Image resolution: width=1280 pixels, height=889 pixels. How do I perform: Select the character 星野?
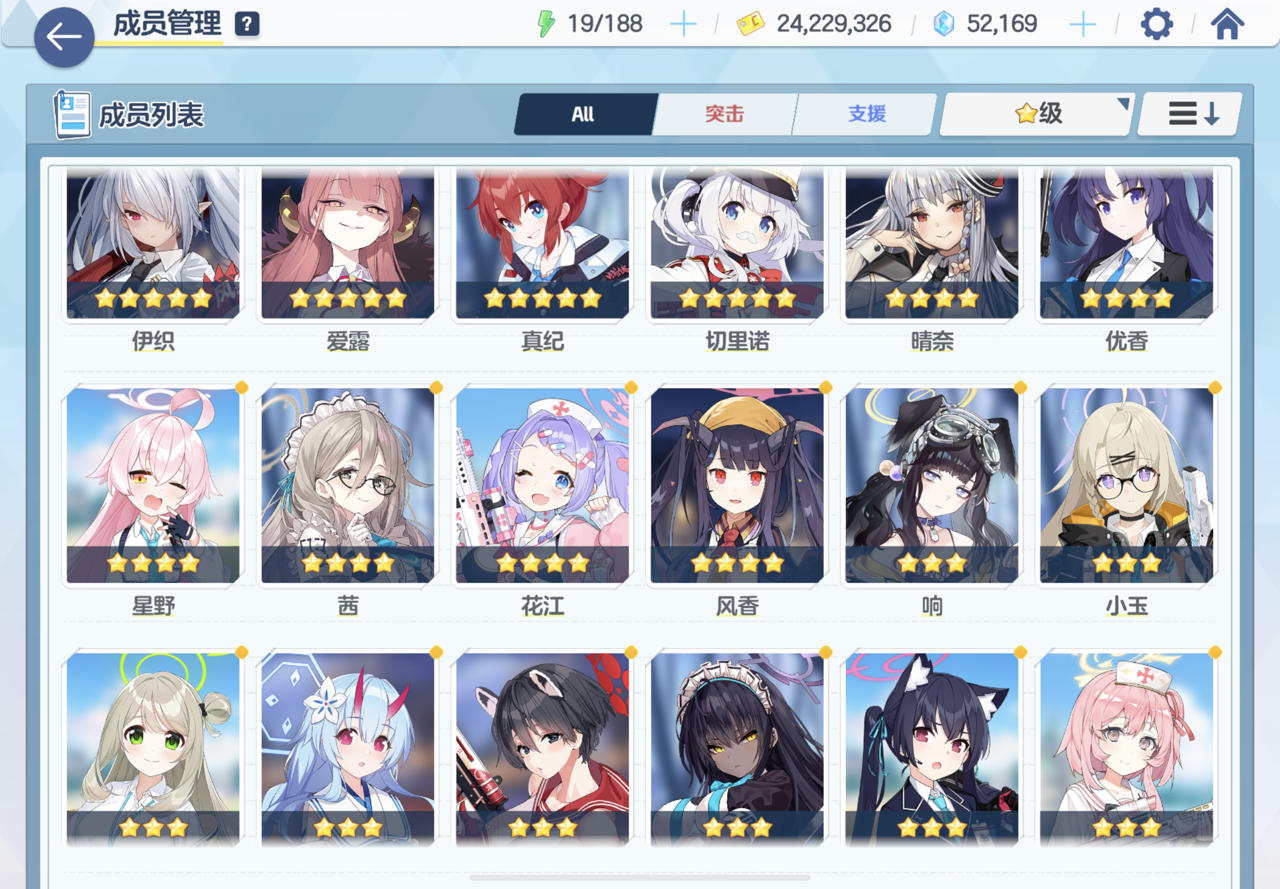point(152,484)
